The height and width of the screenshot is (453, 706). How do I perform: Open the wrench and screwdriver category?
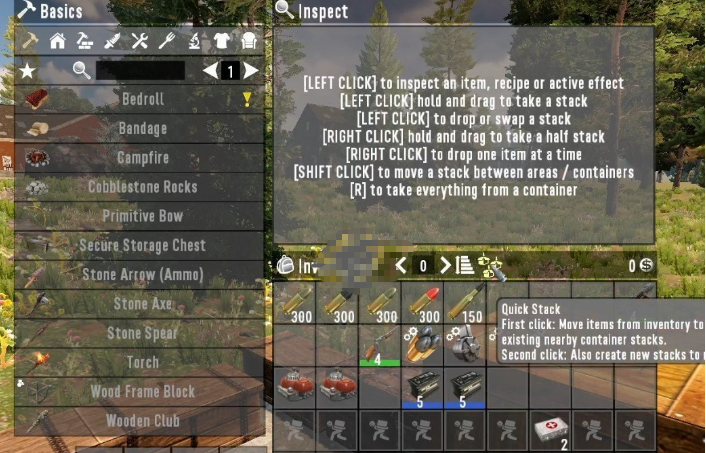coord(140,42)
